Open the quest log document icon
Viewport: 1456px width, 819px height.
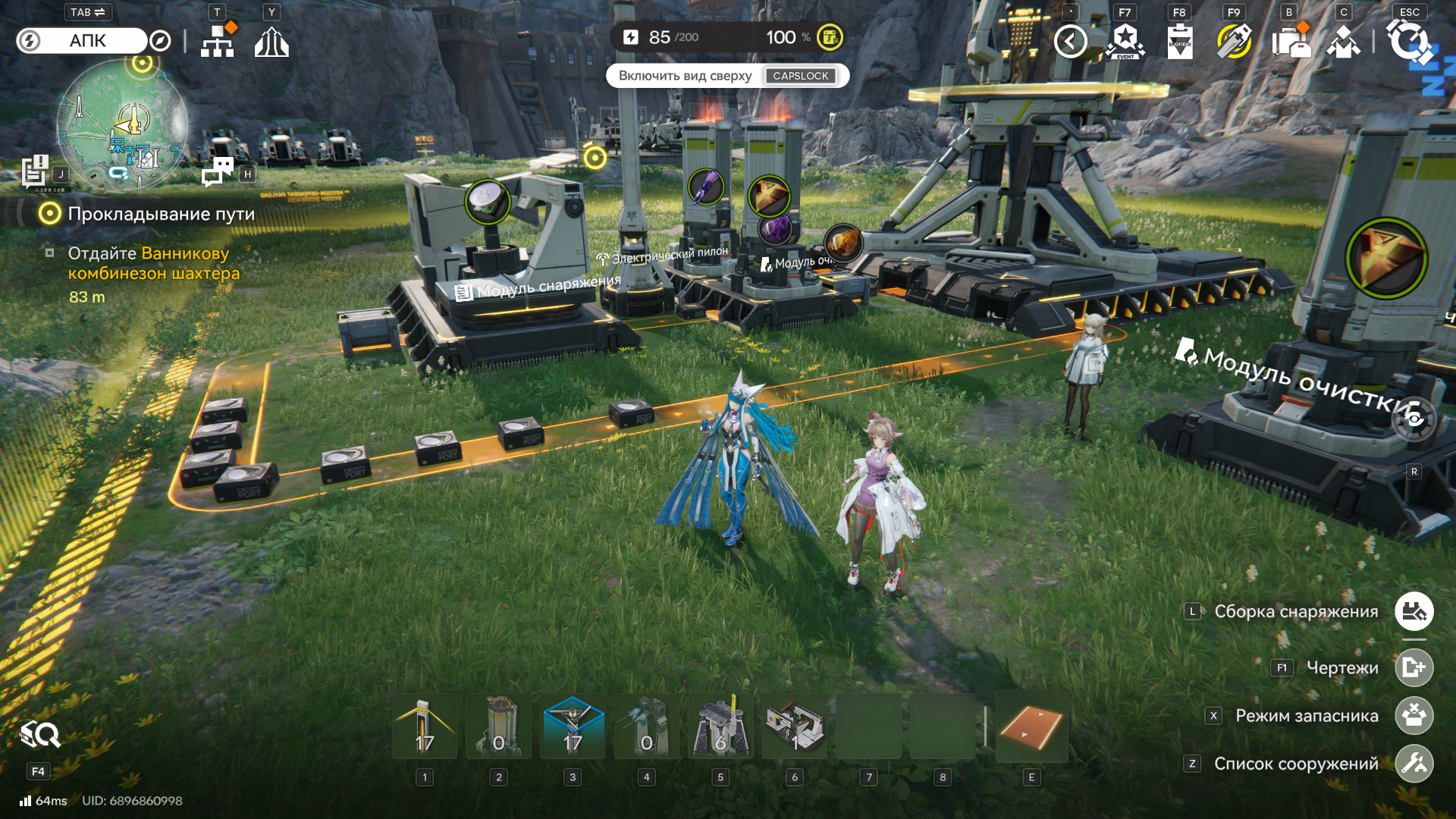click(x=35, y=170)
